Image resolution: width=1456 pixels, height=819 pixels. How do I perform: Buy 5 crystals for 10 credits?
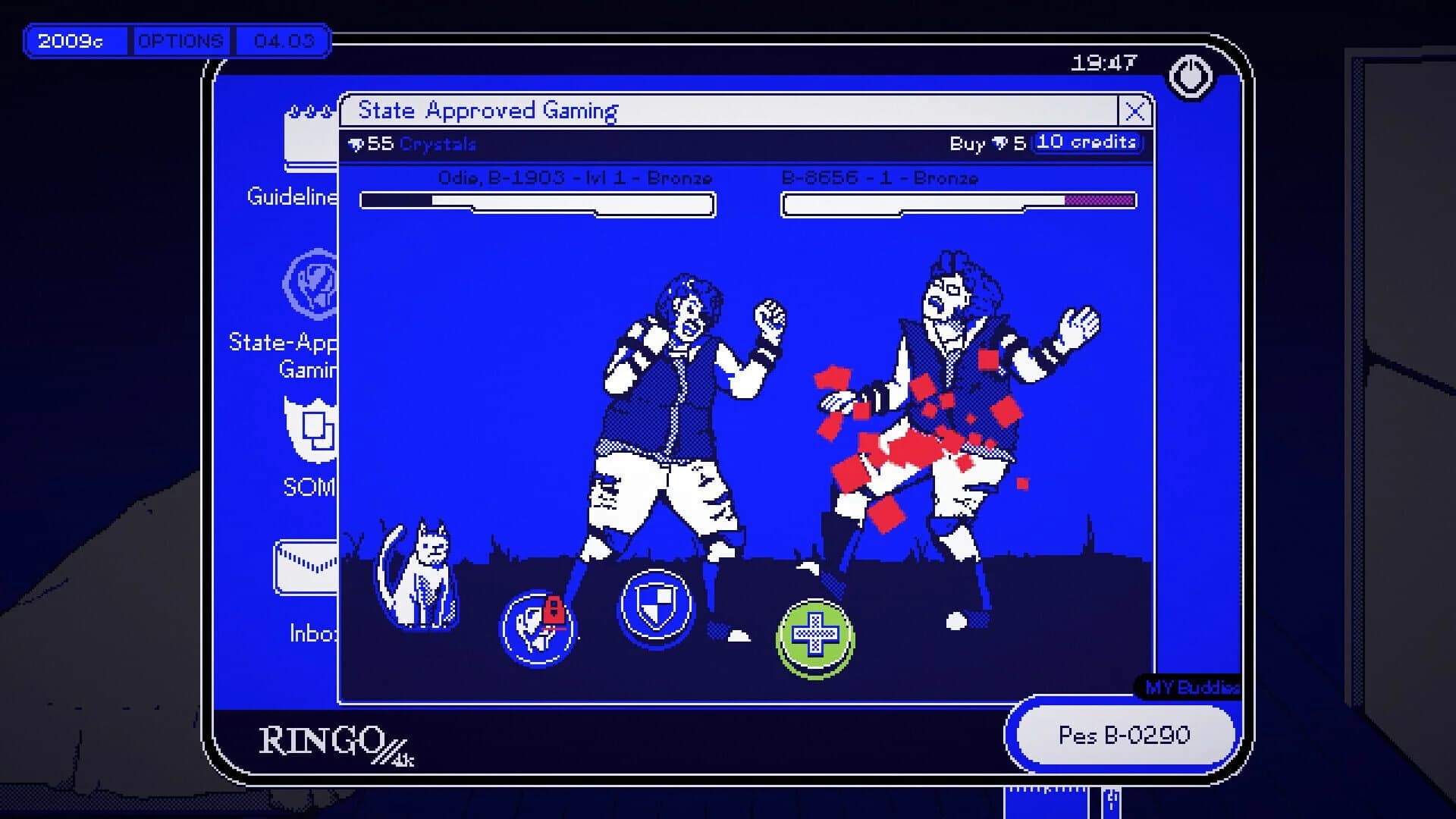(x=1087, y=142)
